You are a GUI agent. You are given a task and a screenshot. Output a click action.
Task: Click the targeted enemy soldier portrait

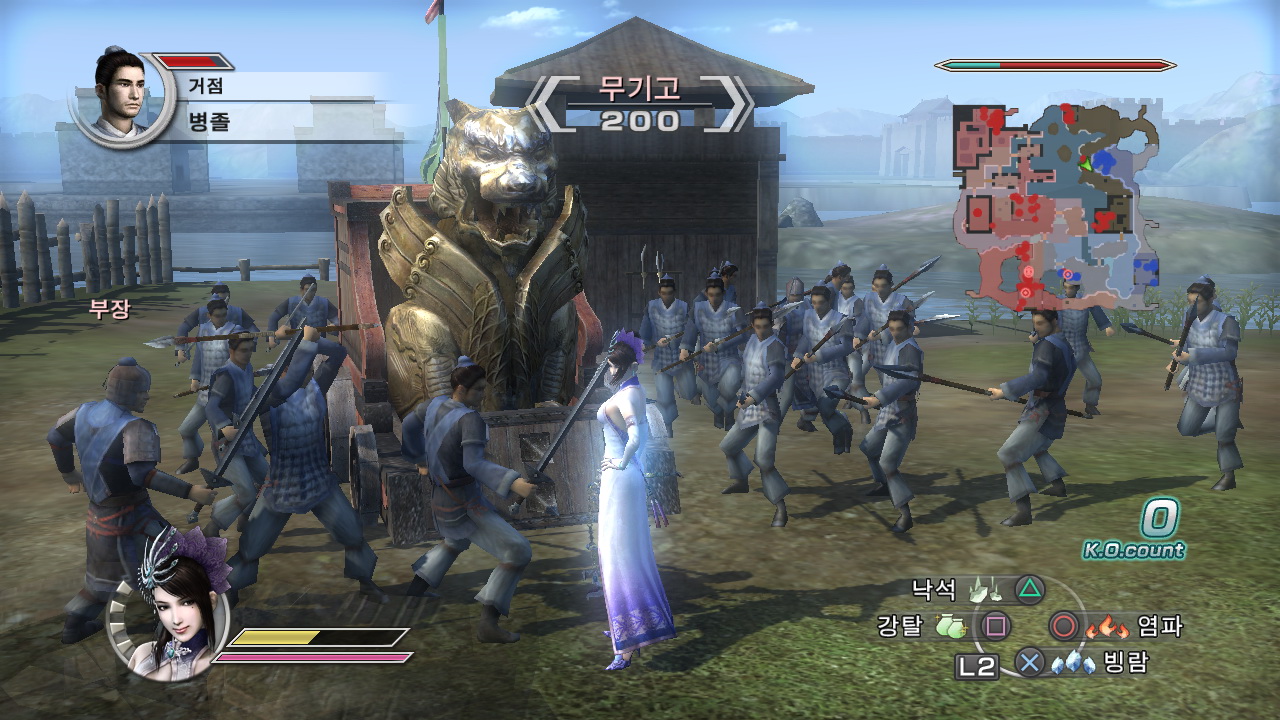[119, 93]
